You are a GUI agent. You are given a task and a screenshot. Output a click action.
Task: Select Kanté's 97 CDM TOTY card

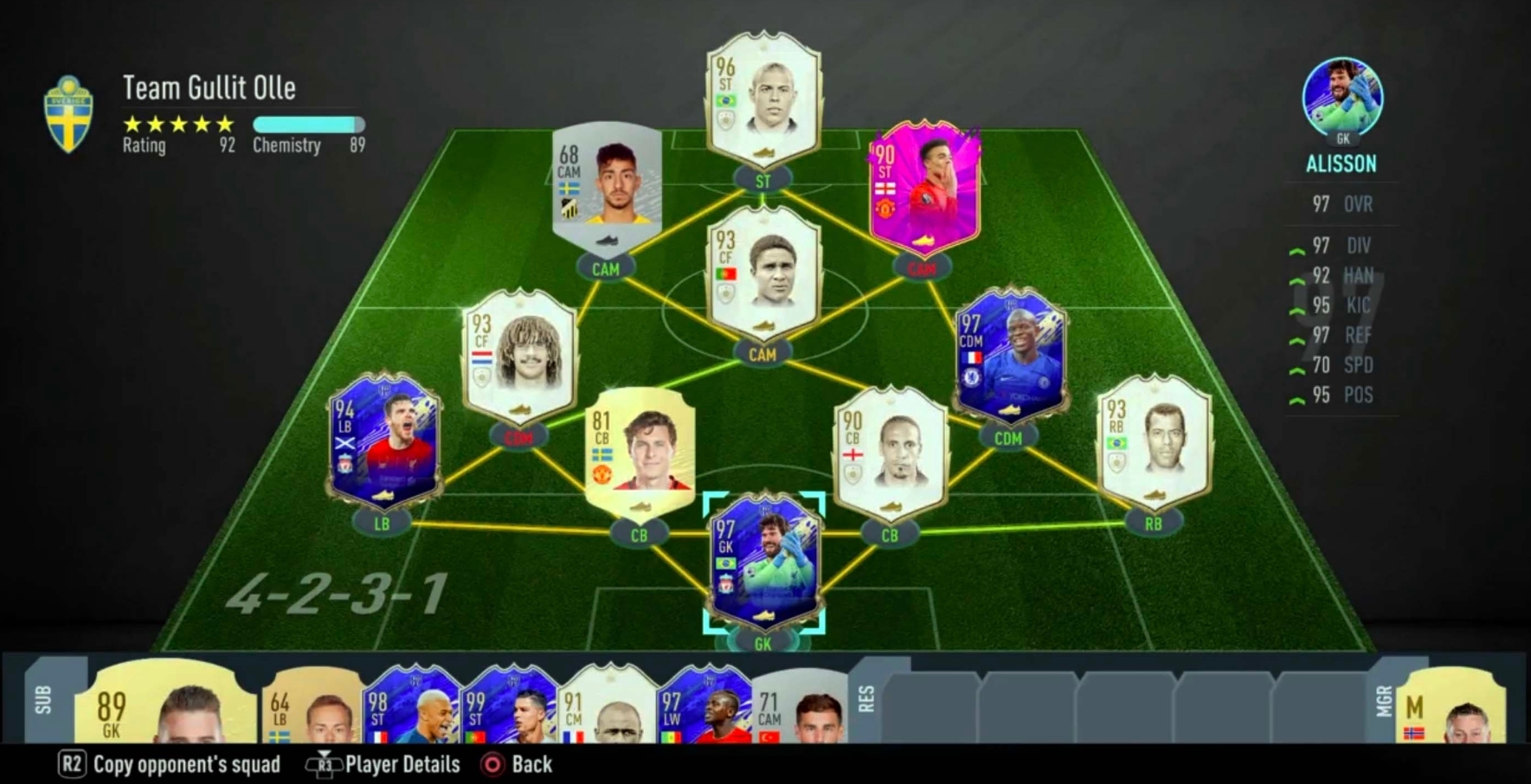point(1010,355)
